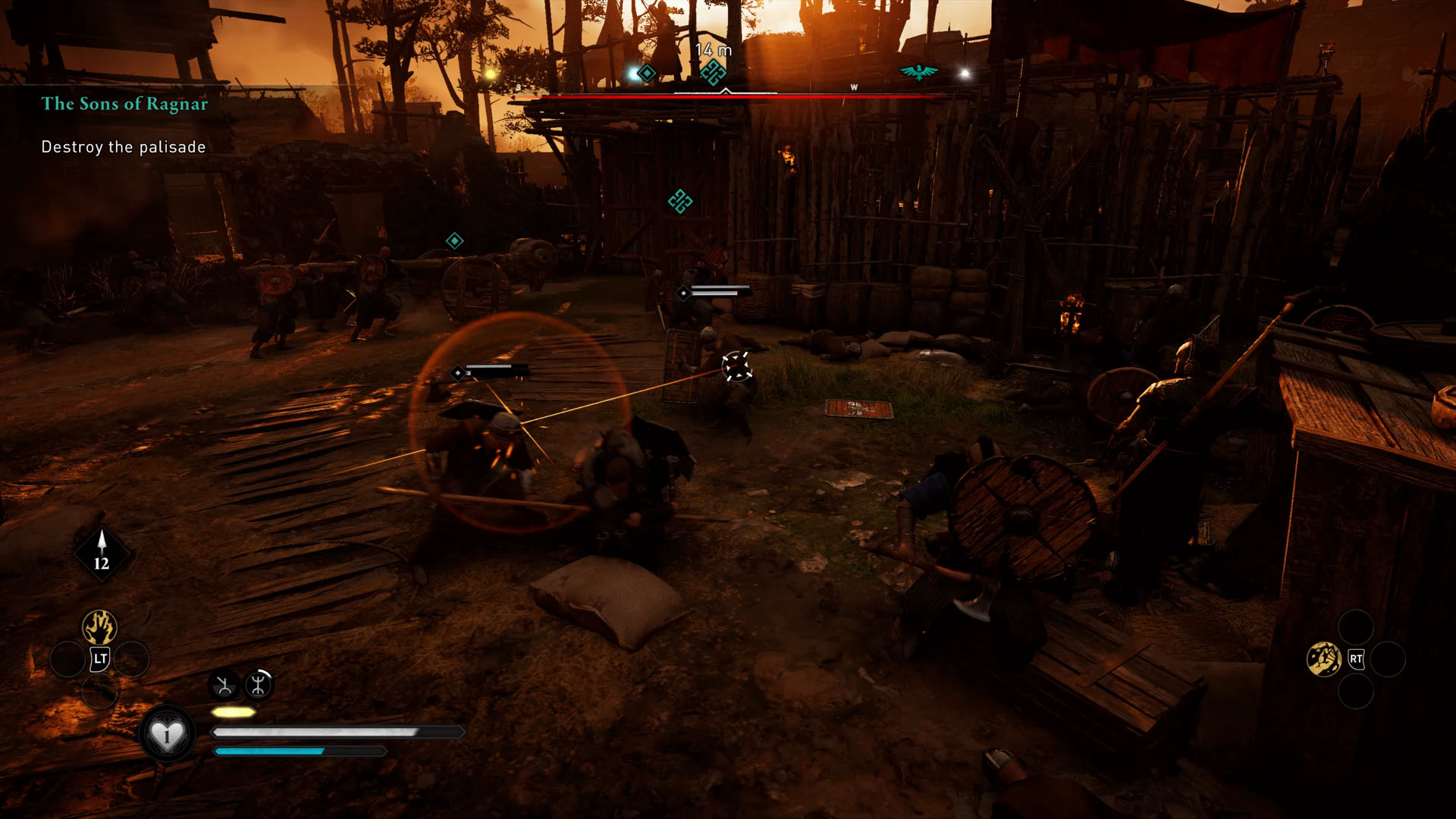This screenshot has width=1456, height=819.
Task: Use the heart ration healing icon
Action: [167, 734]
